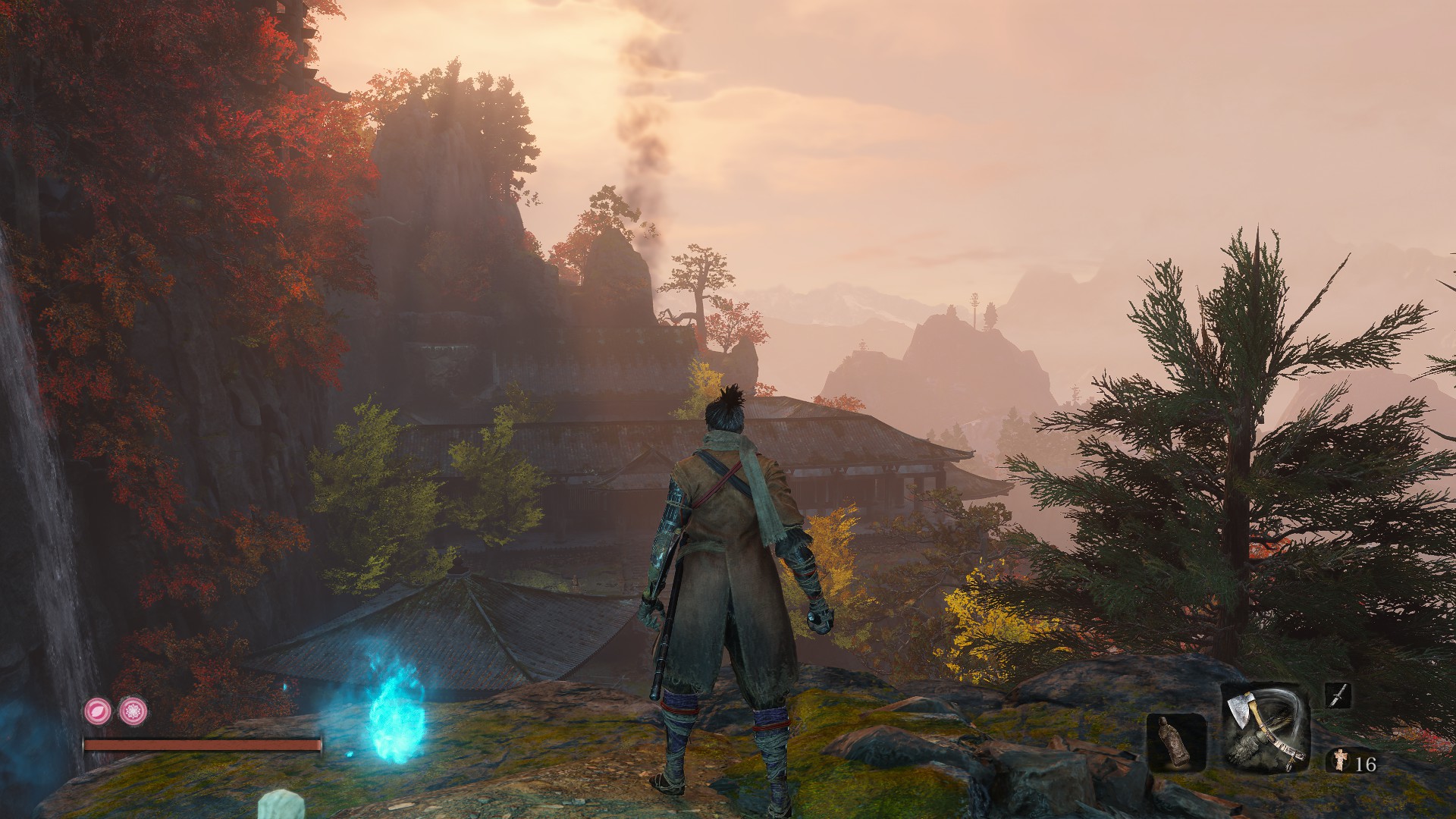Select the Loaded Axe prosthetic tool slot

pyautogui.click(x=1266, y=728)
